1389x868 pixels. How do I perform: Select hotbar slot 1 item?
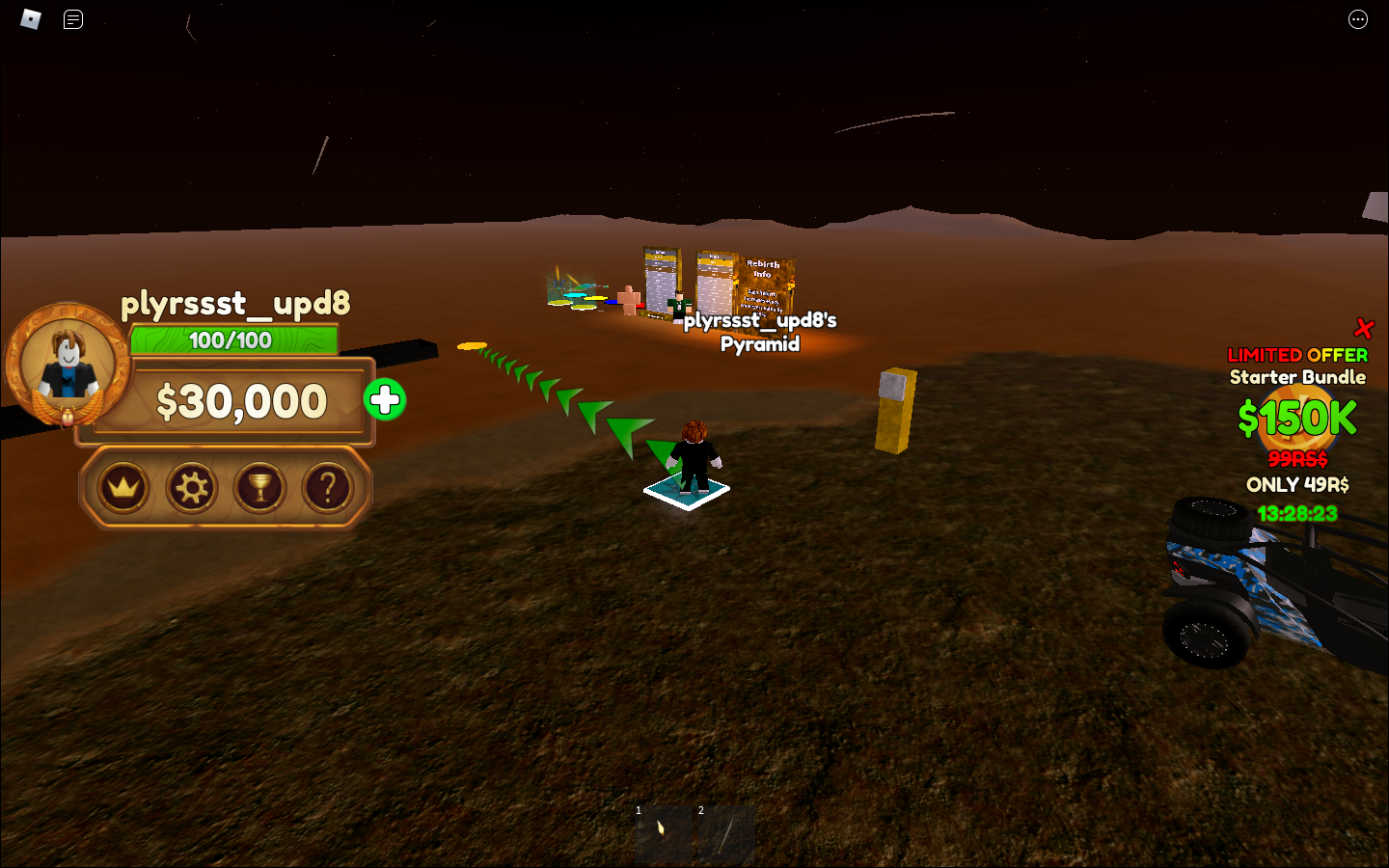tap(664, 833)
